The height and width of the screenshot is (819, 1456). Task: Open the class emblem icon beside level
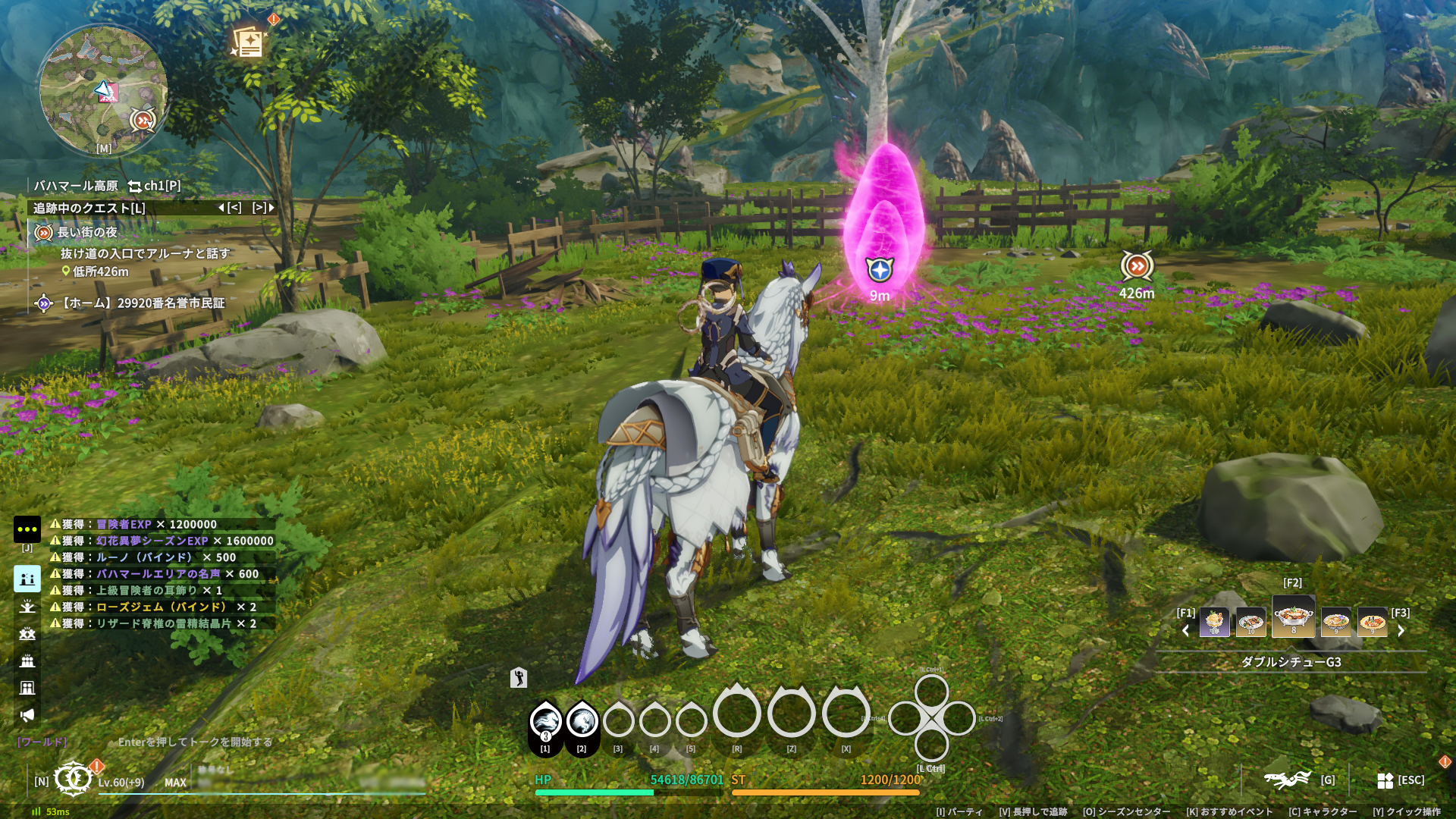click(x=73, y=780)
